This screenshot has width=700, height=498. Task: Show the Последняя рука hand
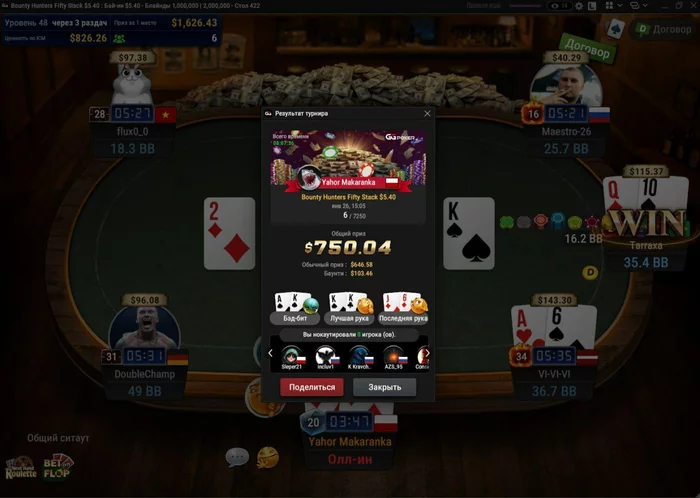[404, 305]
